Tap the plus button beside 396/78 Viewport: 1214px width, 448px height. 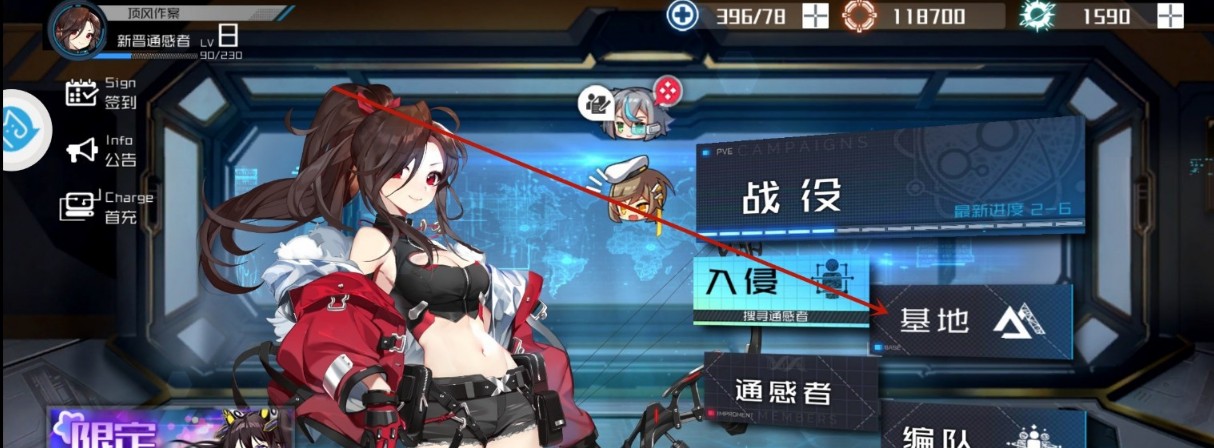816,16
